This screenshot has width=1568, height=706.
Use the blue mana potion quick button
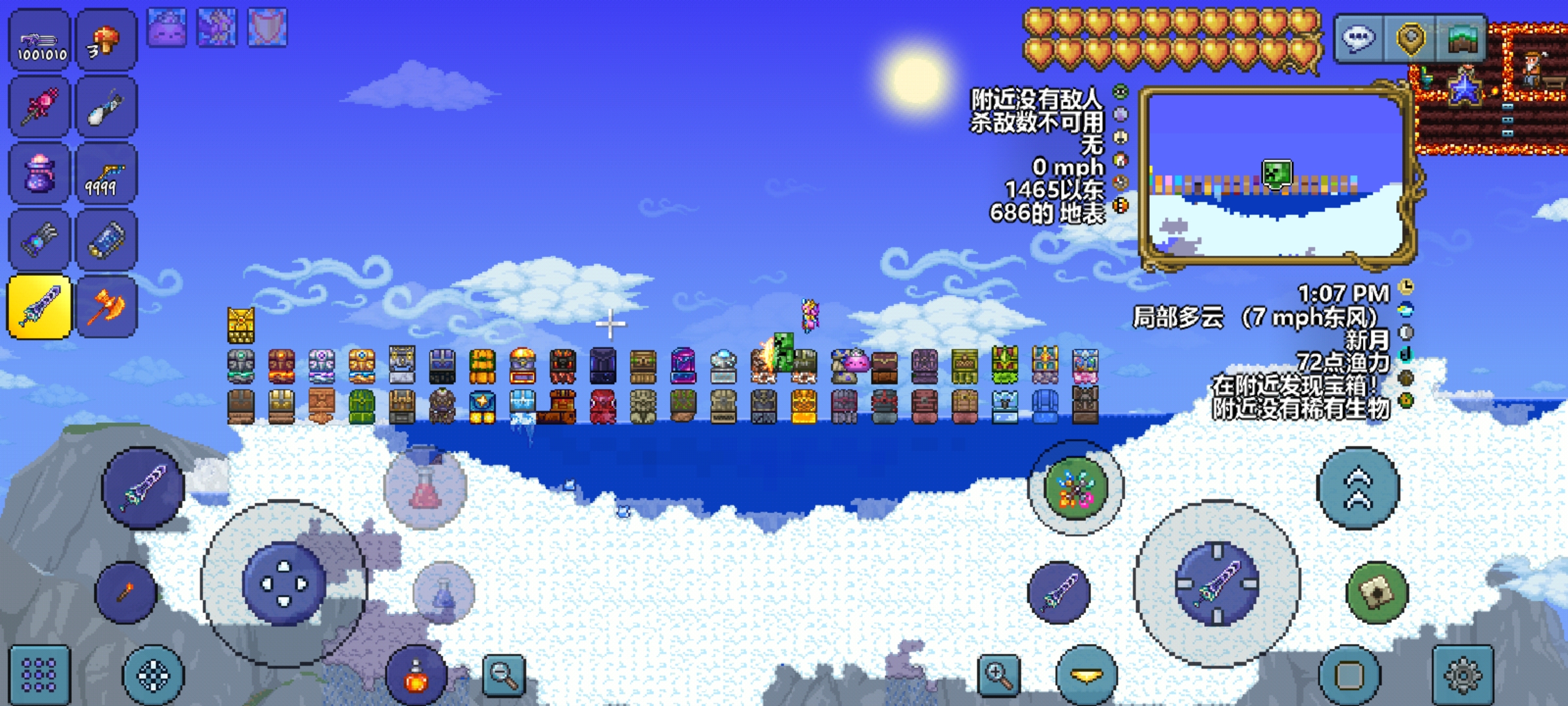tap(444, 593)
